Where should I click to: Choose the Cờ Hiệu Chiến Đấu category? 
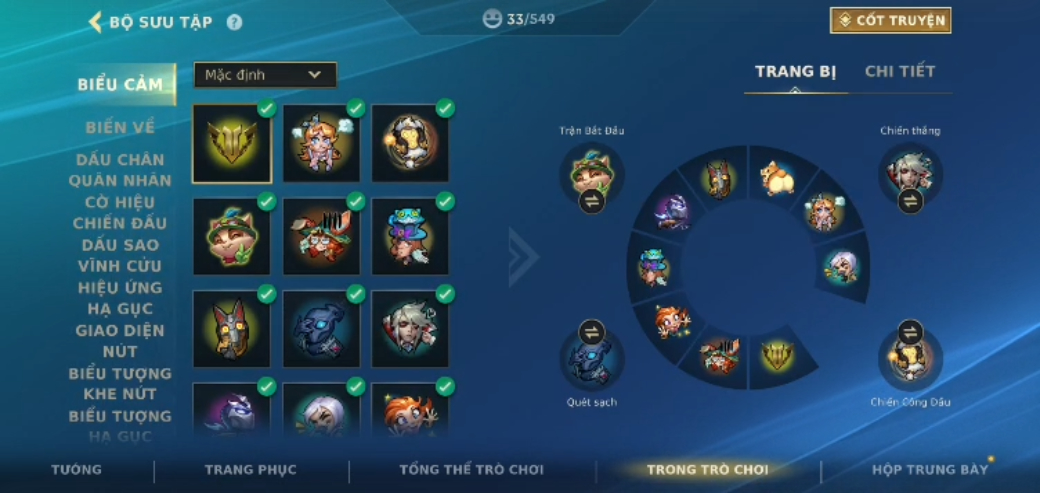tap(121, 212)
